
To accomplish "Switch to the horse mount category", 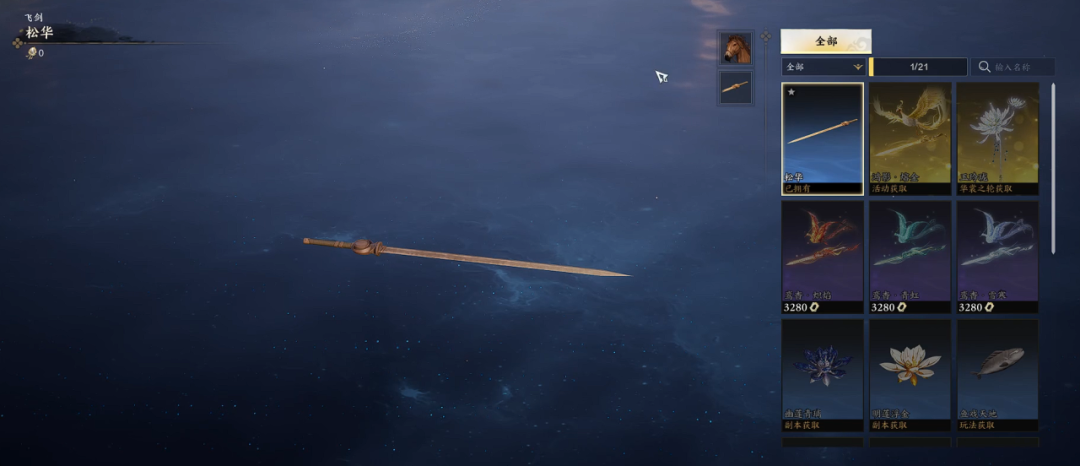I will click(x=735, y=47).
